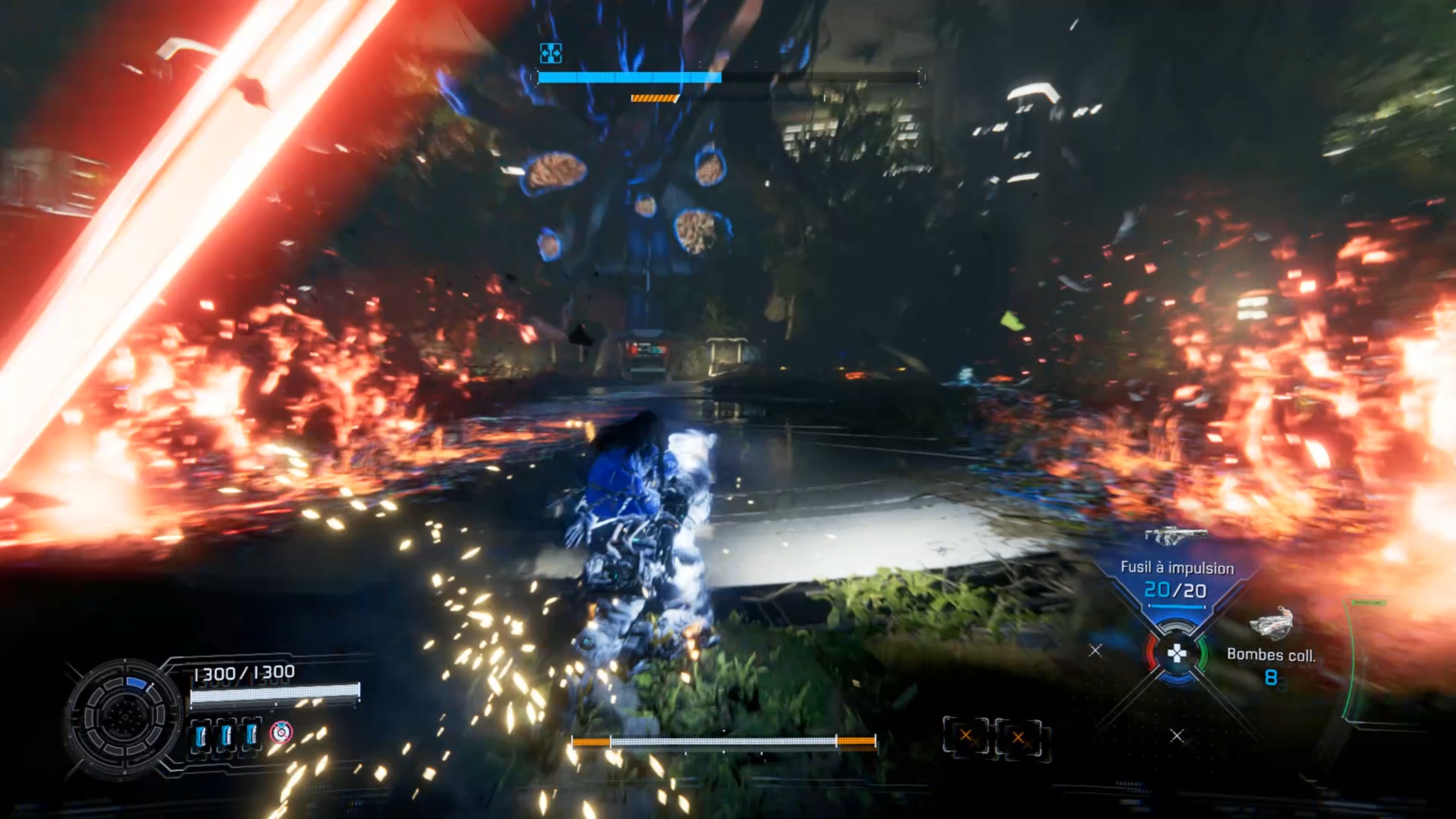Click the circular segmented gauge dial
The width and height of the screenshot is (1456, 819).
click(x=122, y=716)
